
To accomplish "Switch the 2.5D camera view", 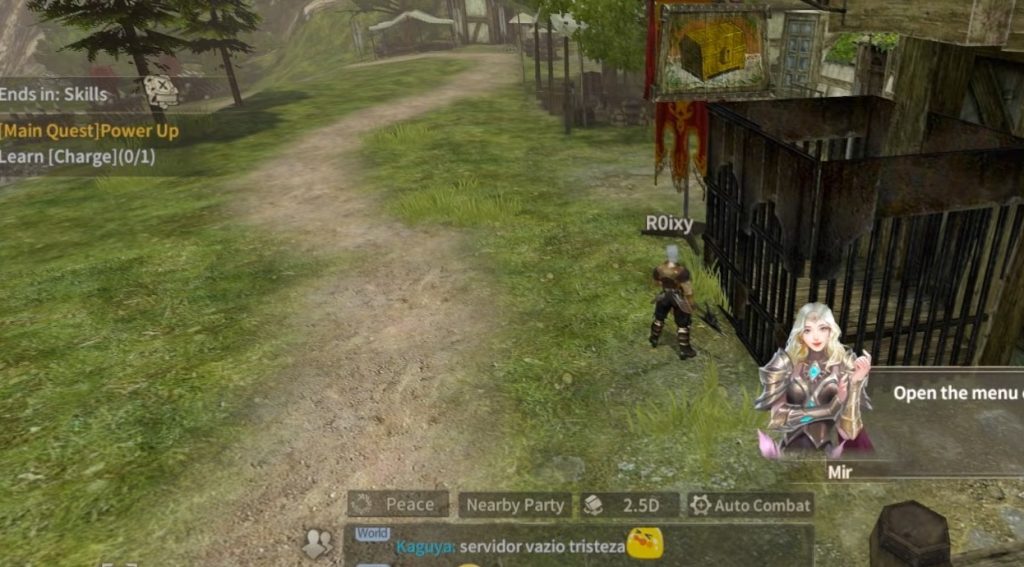I will 629,505.
